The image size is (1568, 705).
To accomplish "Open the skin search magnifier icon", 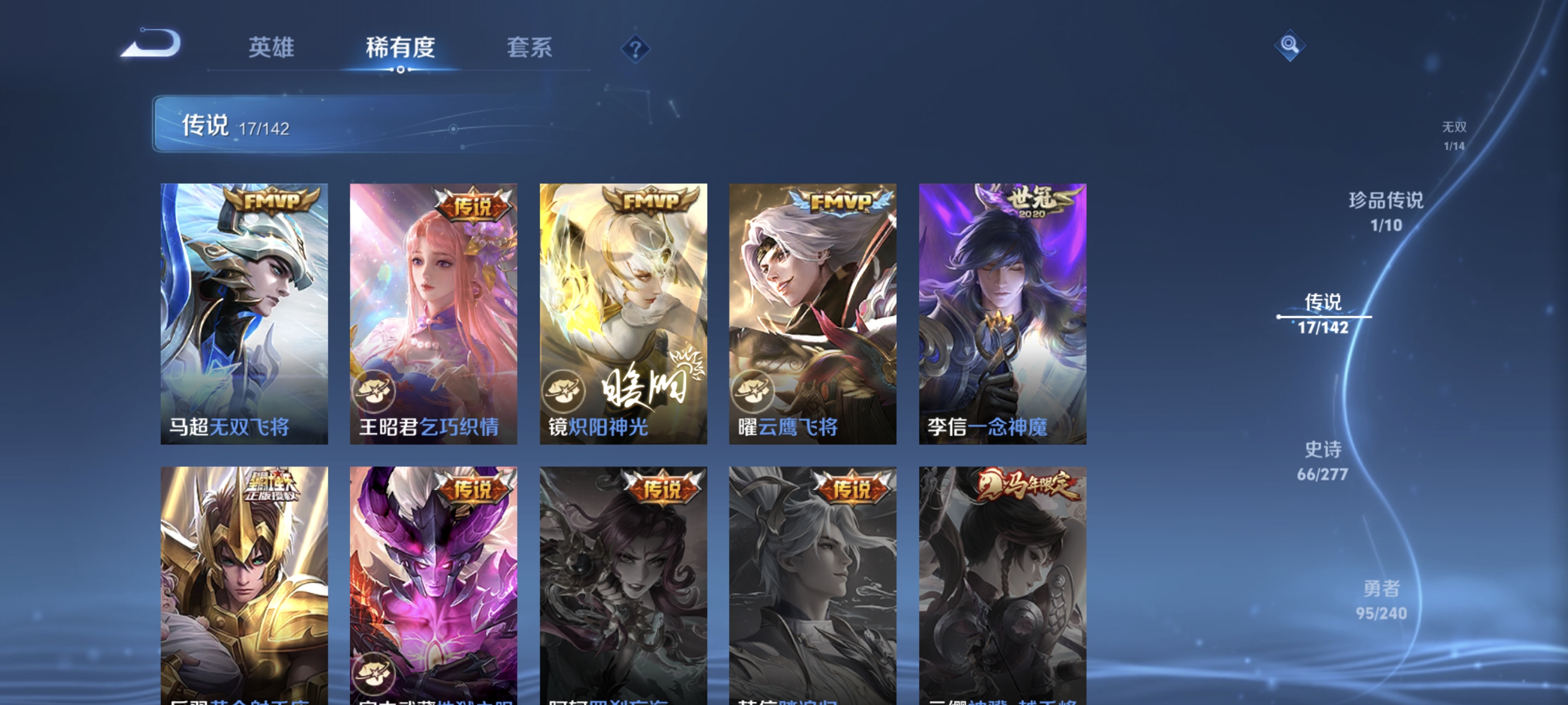I will coord(1290,45).
